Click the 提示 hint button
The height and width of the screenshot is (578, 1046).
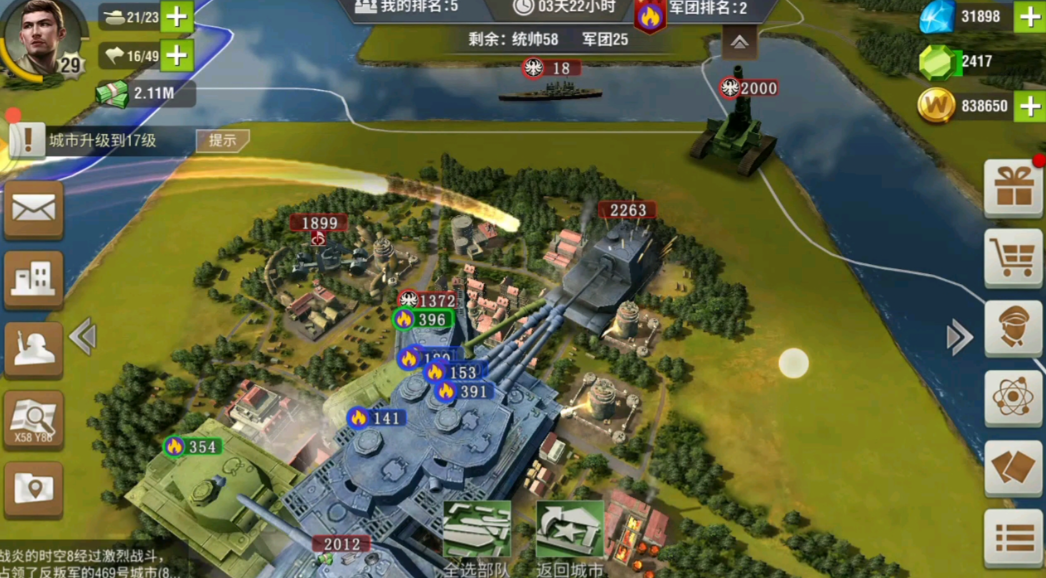pos(222,141)
